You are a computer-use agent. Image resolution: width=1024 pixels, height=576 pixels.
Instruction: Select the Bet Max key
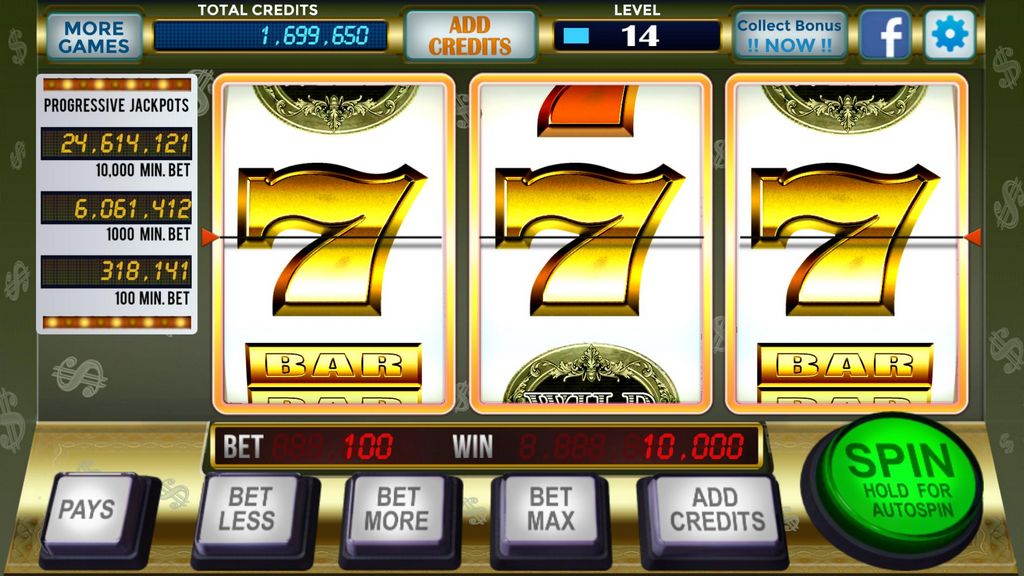pyautogui.click(x=551, y=508)
